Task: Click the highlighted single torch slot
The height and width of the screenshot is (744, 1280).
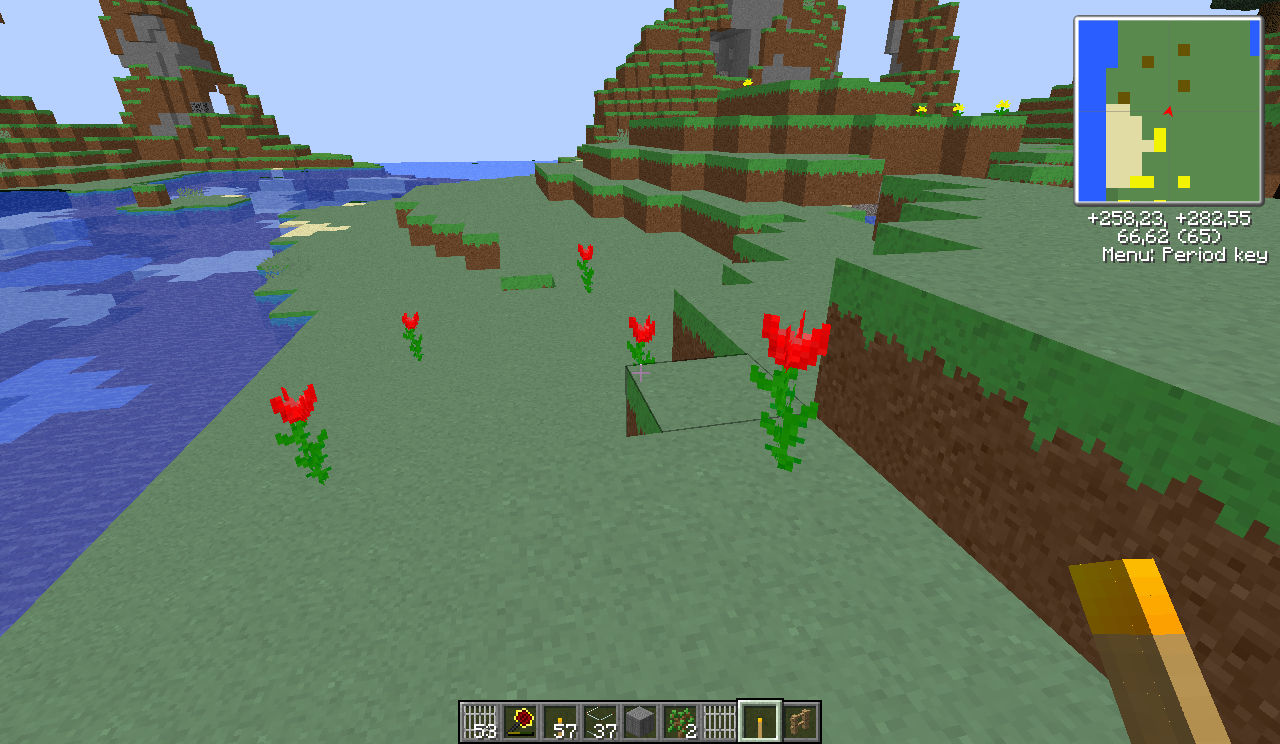Action: tap(760, 721)
